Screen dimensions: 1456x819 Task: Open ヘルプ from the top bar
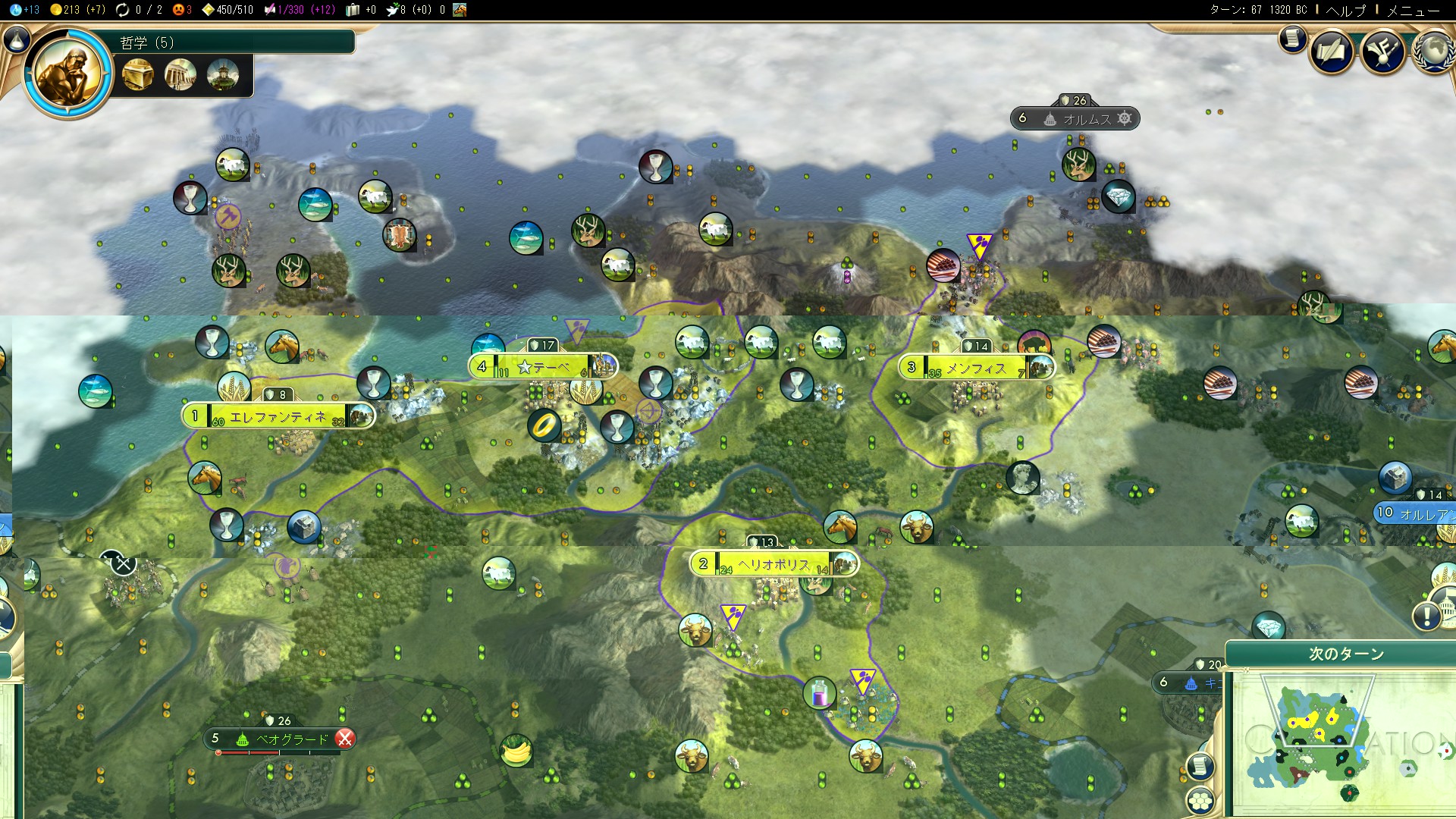coord(1345,10)
